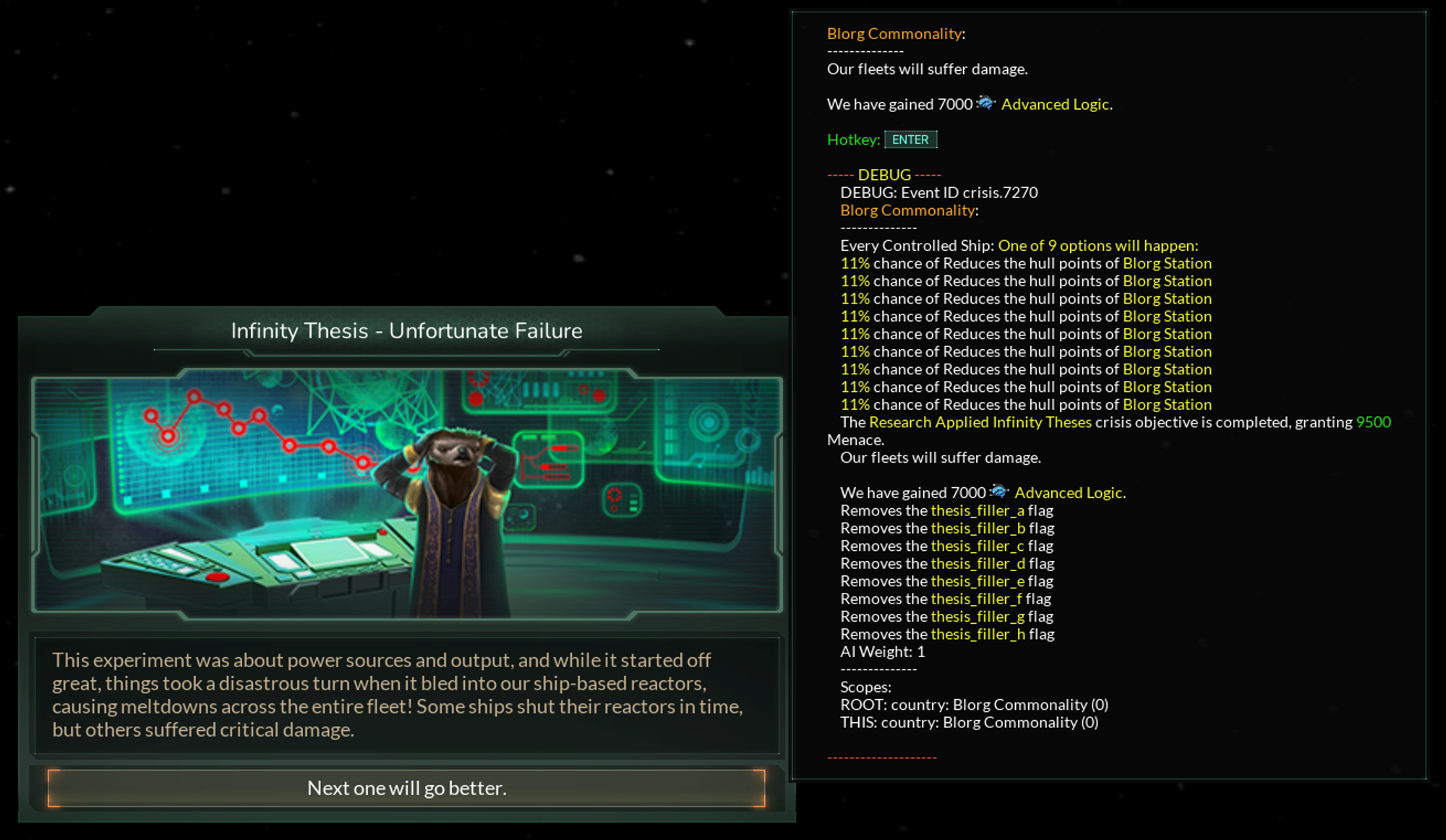Click the Infinity Thesis event title bar
Image resolution: width=1446 pixels, height=840 pixels.
pyautogui.click(x=406, y=331)
